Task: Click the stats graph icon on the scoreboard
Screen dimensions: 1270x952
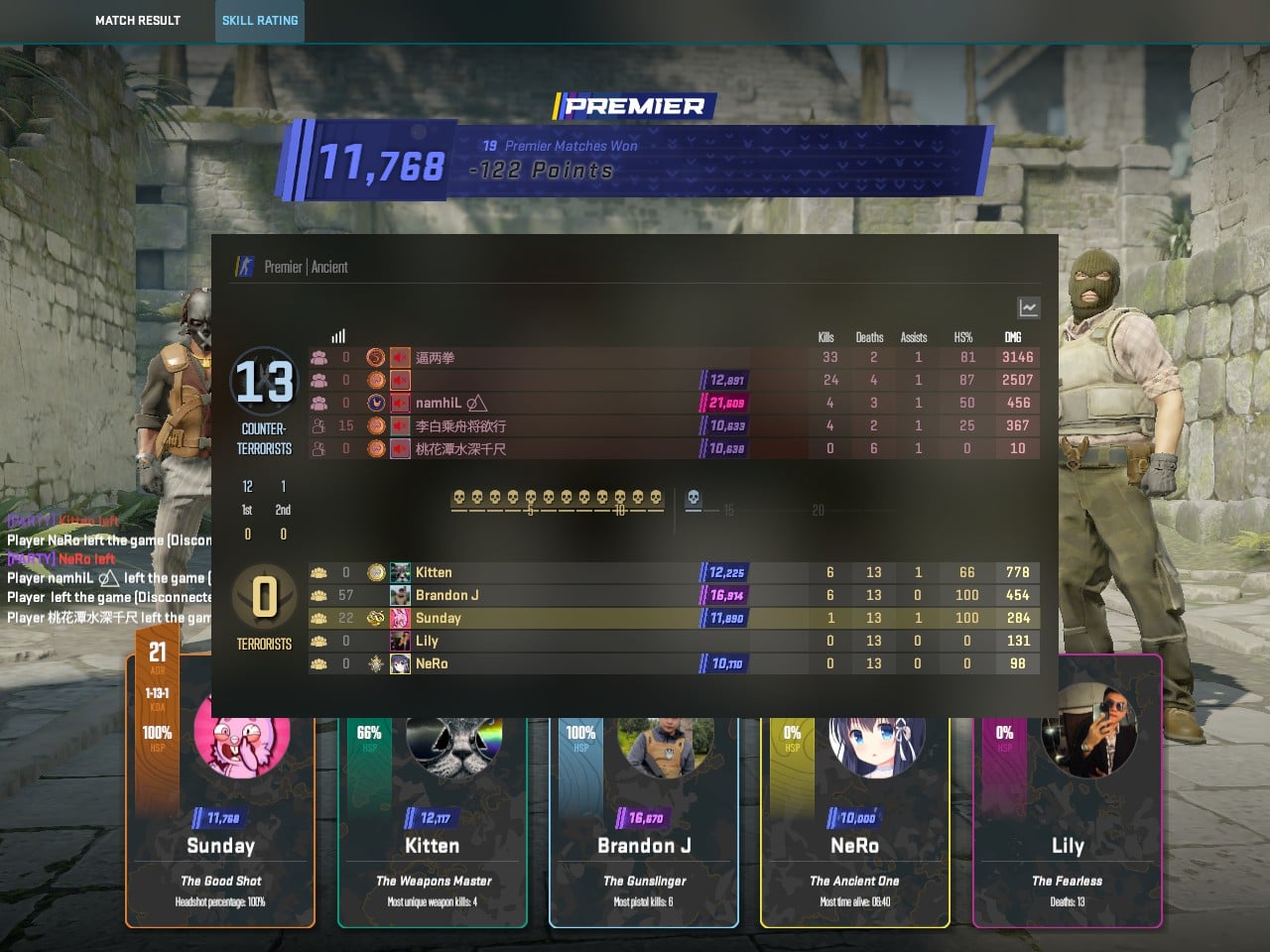Action: coord(1029,307)
